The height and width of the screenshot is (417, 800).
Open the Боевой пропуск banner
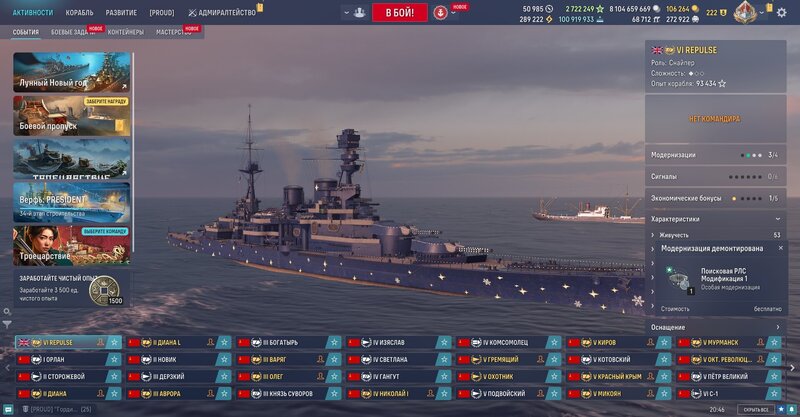(x=72, y=115)
